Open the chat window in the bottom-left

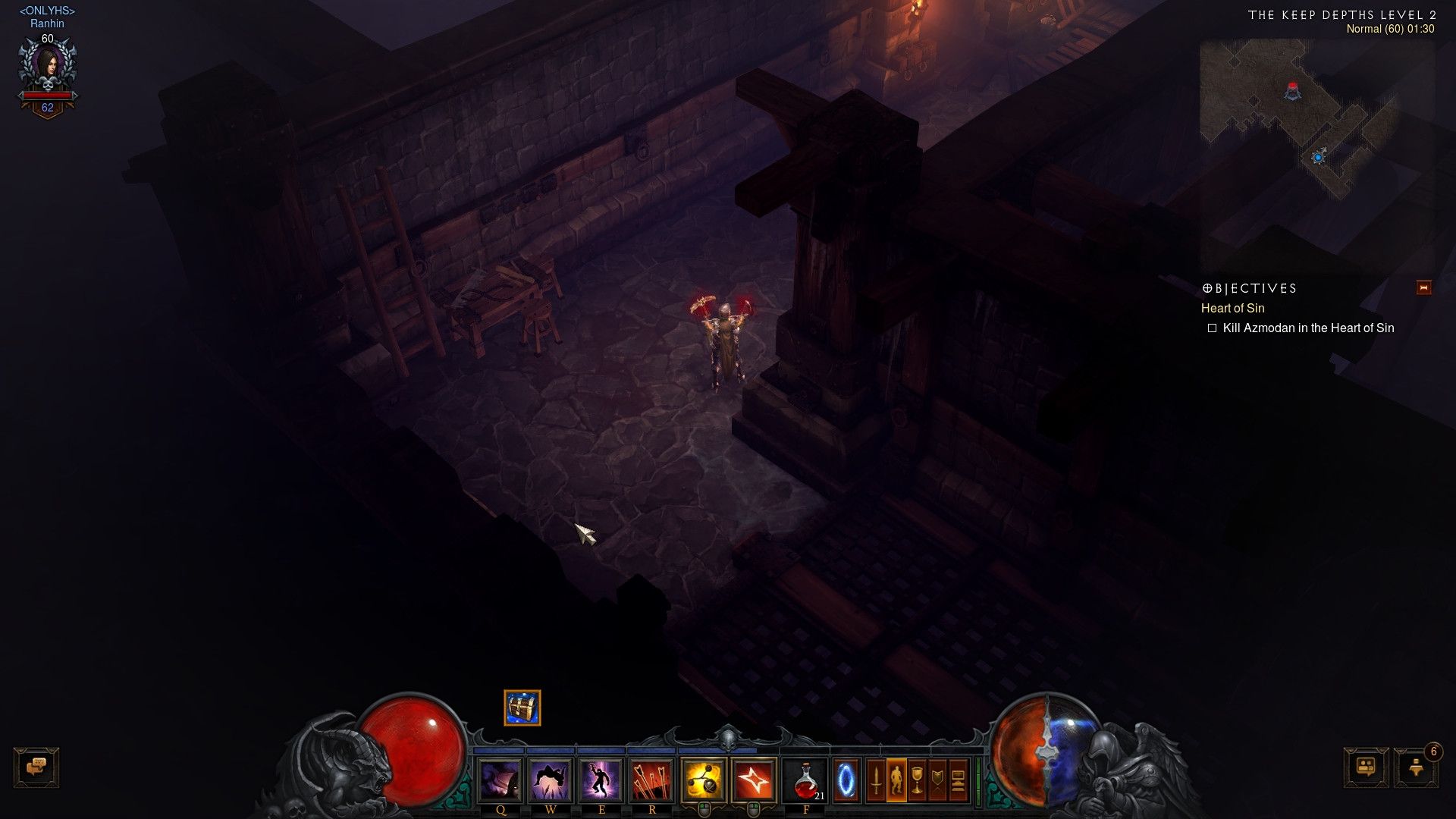coord(36,767)
